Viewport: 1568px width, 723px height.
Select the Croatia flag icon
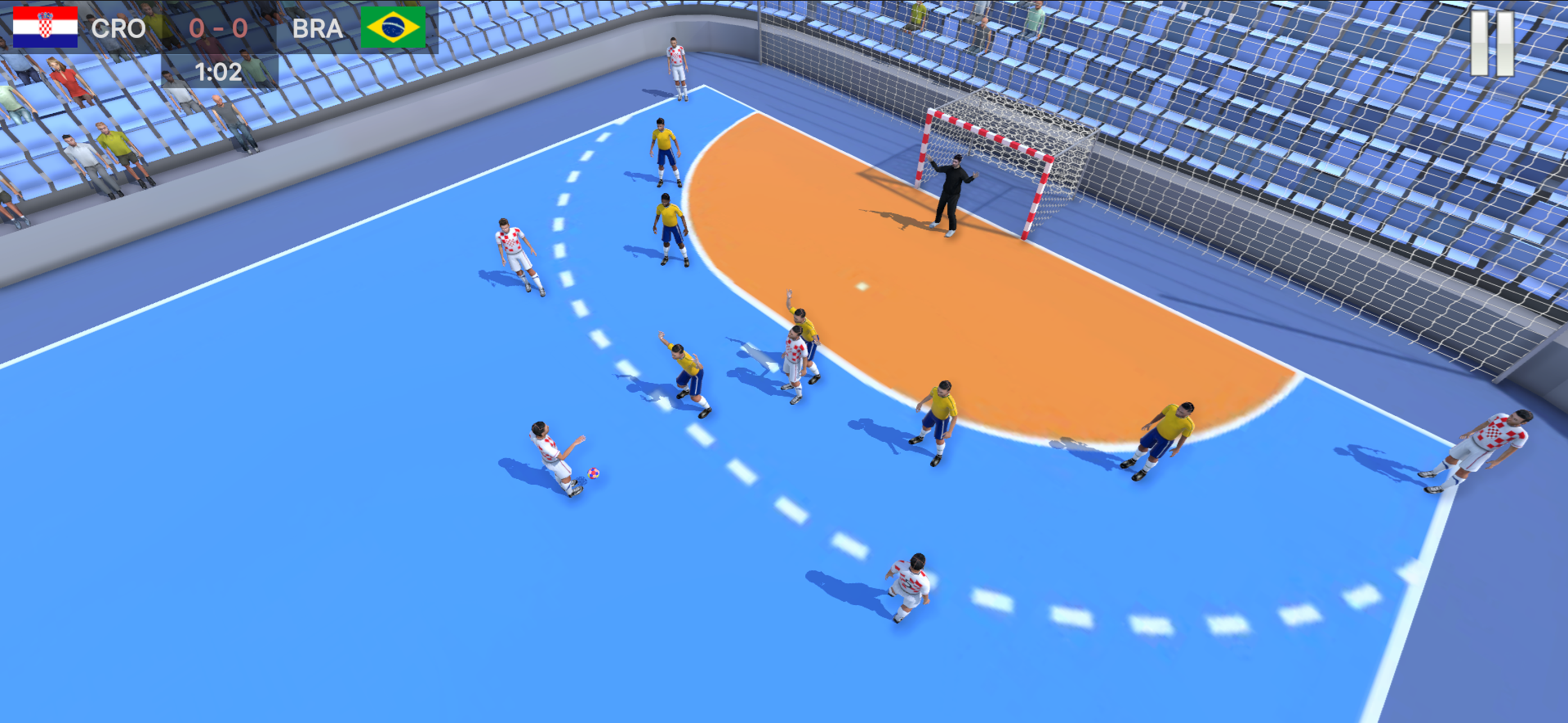coord(45,27)
